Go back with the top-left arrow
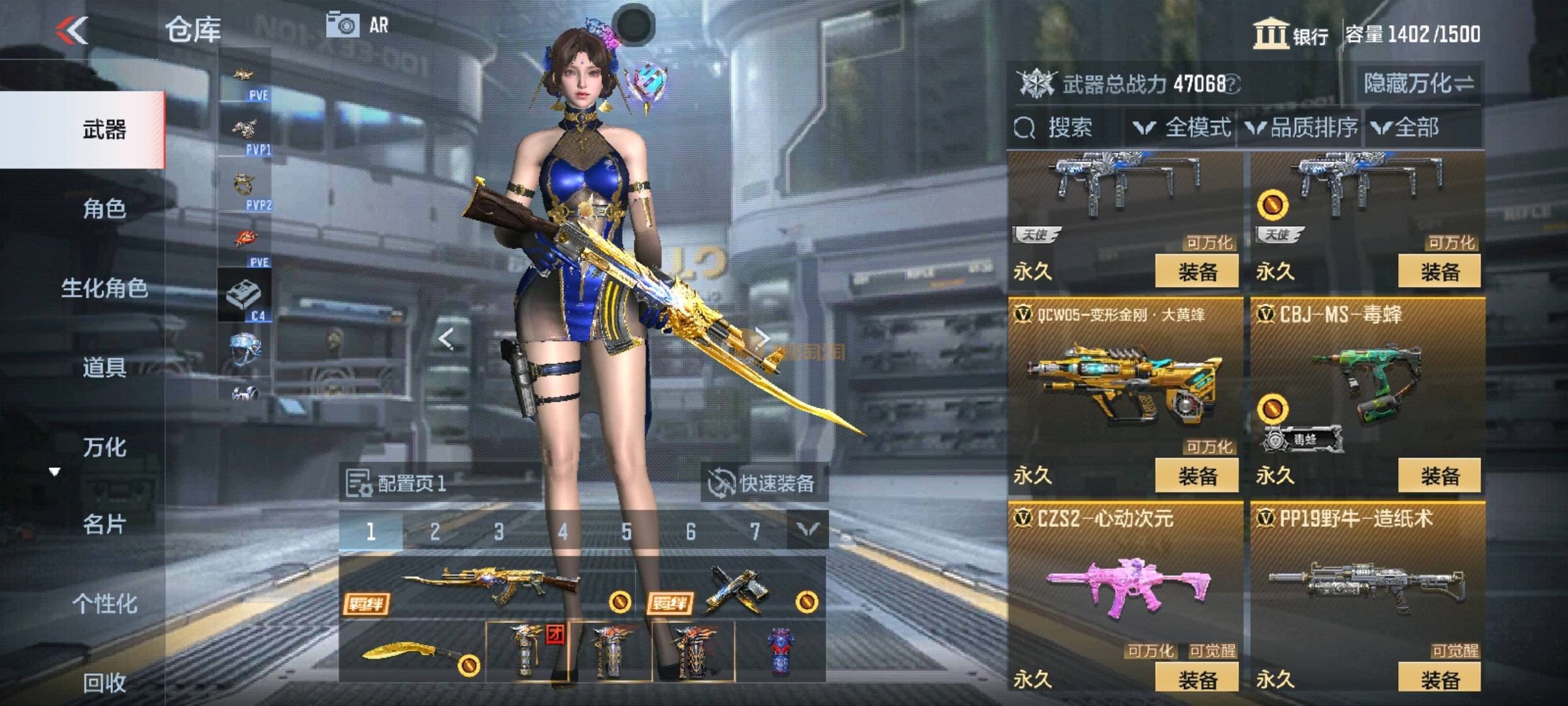1568x706 pixels. (72, 30)
